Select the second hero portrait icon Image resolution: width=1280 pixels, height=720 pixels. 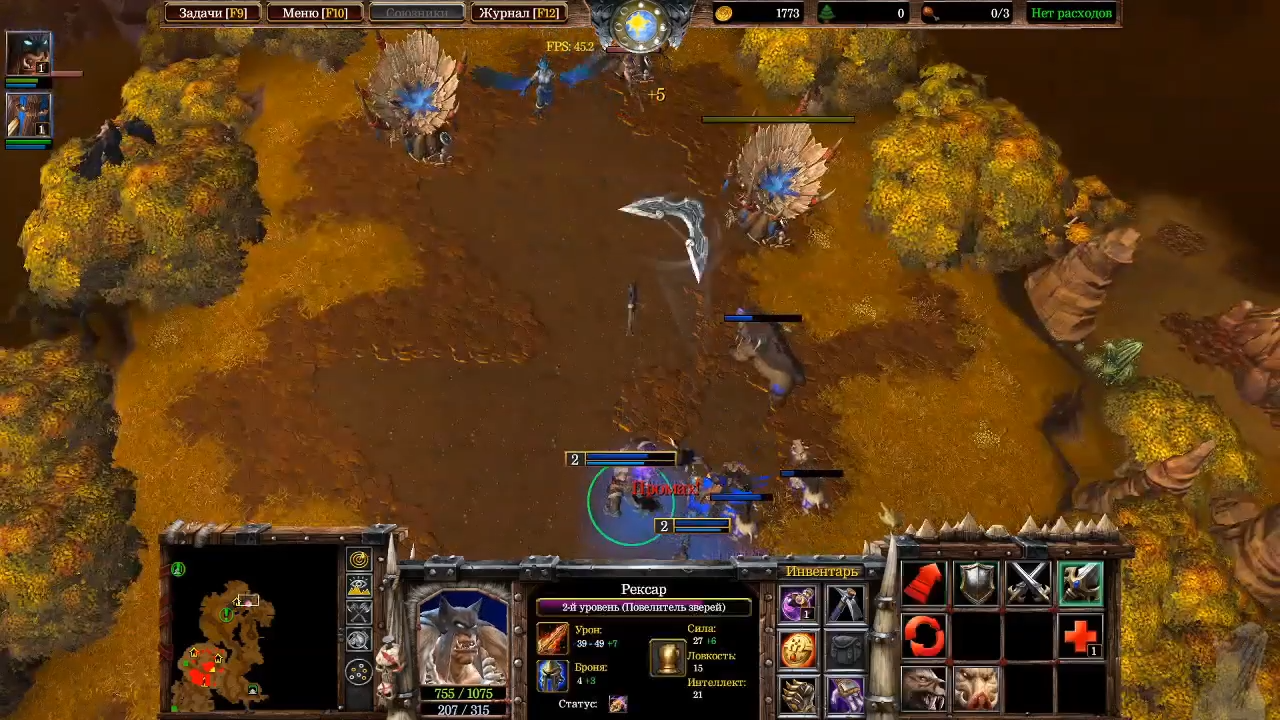pyautogui.click(x=28, y=114)
